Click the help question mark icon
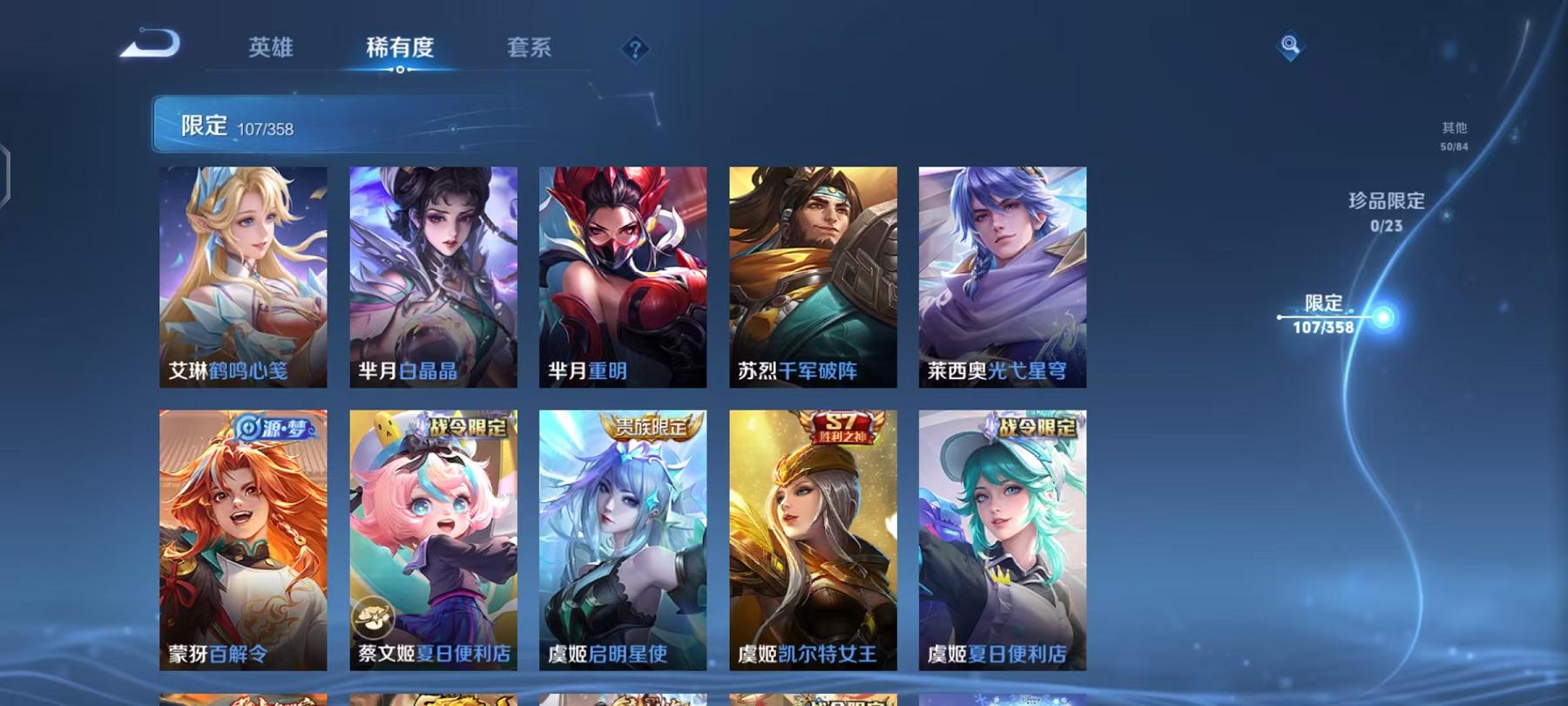The width and height of the screenshot is (1568, 706). [636, 48]
